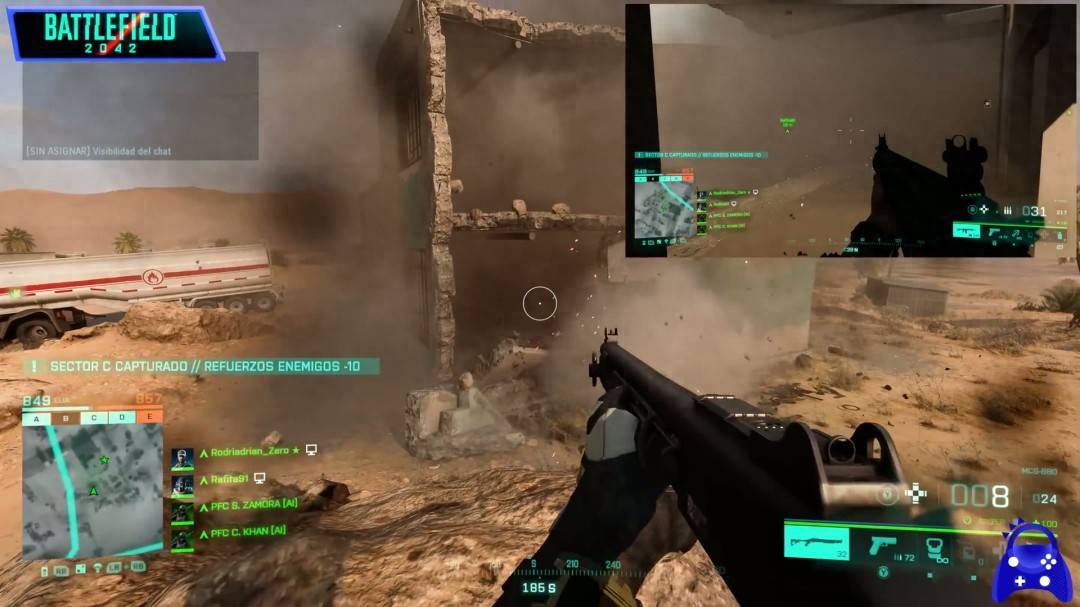Select objective A indicator above minimap
The height and width of the screenshot is (607, 1080).
[x=36, y=418]
